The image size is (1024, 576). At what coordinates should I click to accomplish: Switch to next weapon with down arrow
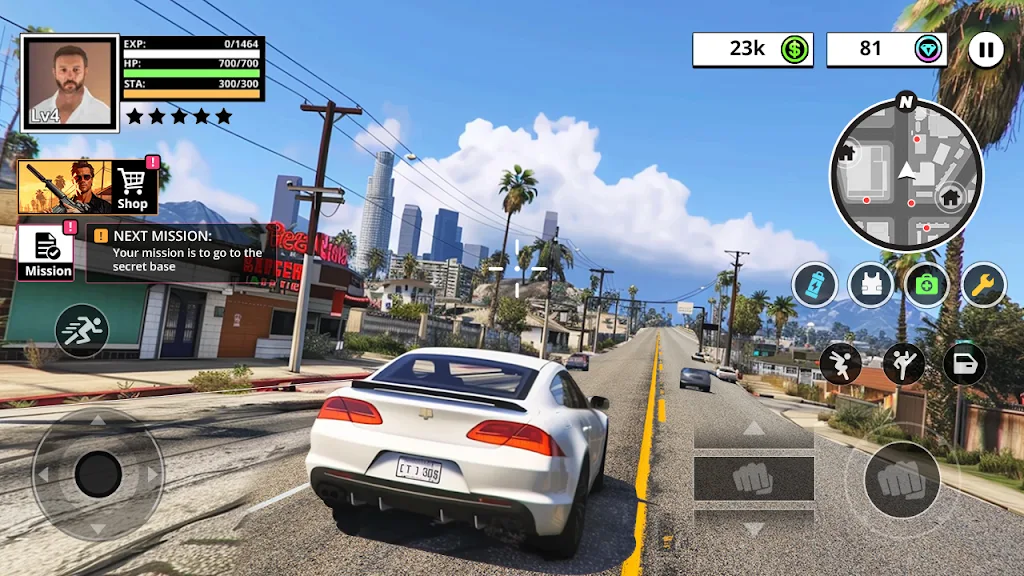click(x=753, y=526)
